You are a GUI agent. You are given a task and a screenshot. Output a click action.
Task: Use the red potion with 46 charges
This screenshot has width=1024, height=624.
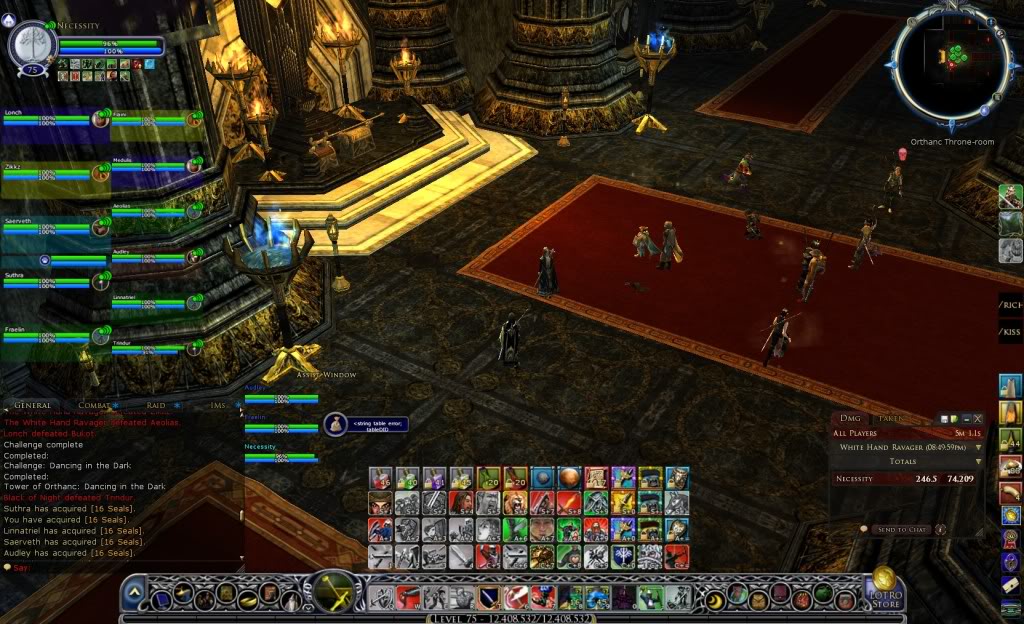coord(381,478)
